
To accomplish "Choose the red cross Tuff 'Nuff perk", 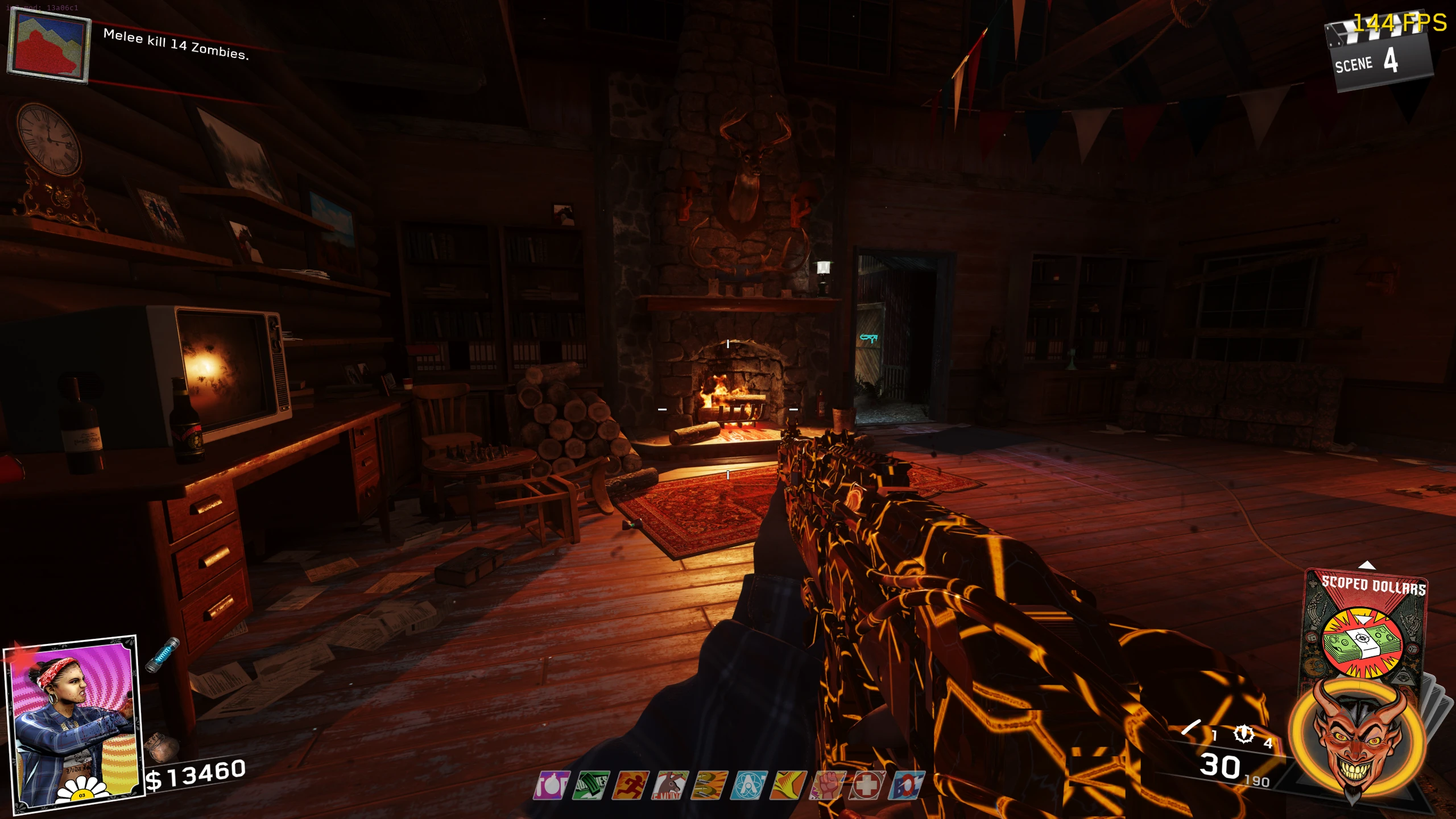I will tap(867, 785).
